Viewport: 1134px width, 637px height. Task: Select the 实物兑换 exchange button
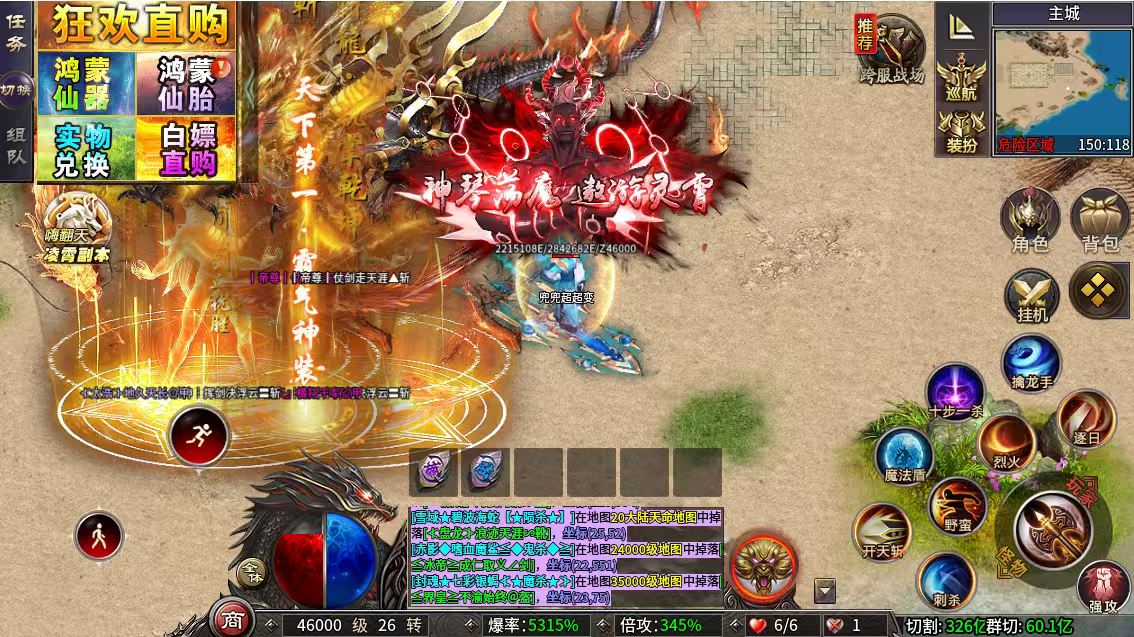pyautogui.click(x=85, y=150)
